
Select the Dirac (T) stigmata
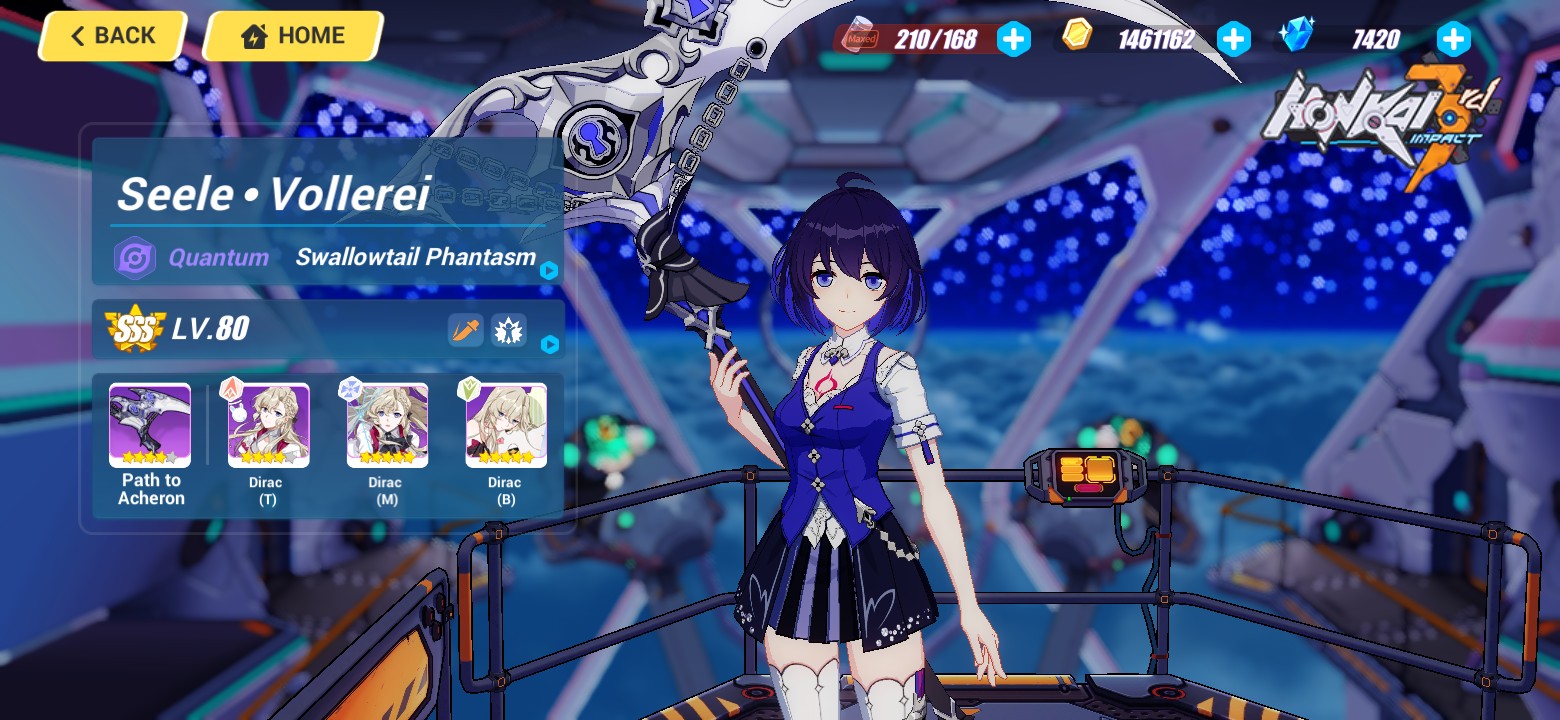266,425
